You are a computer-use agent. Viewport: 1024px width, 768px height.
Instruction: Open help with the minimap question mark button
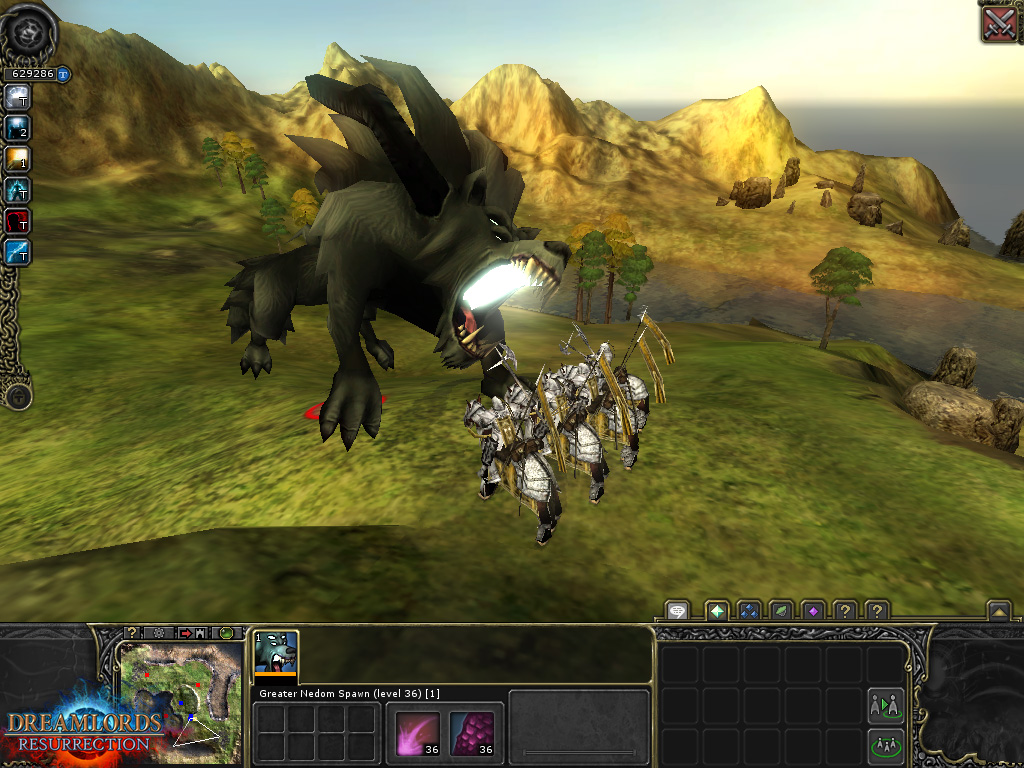pyautogui.click(x=132, y=633)
